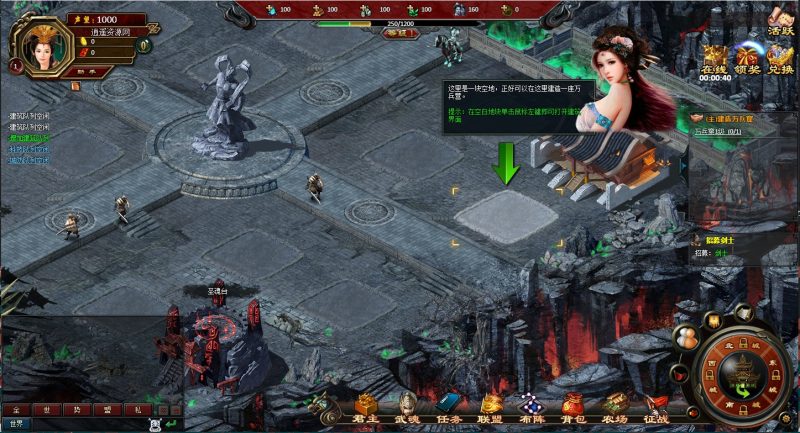Open the 领奖 (Claim Reward) icon
This screenshot has width=800, height=433.
[x=747, y=59]
